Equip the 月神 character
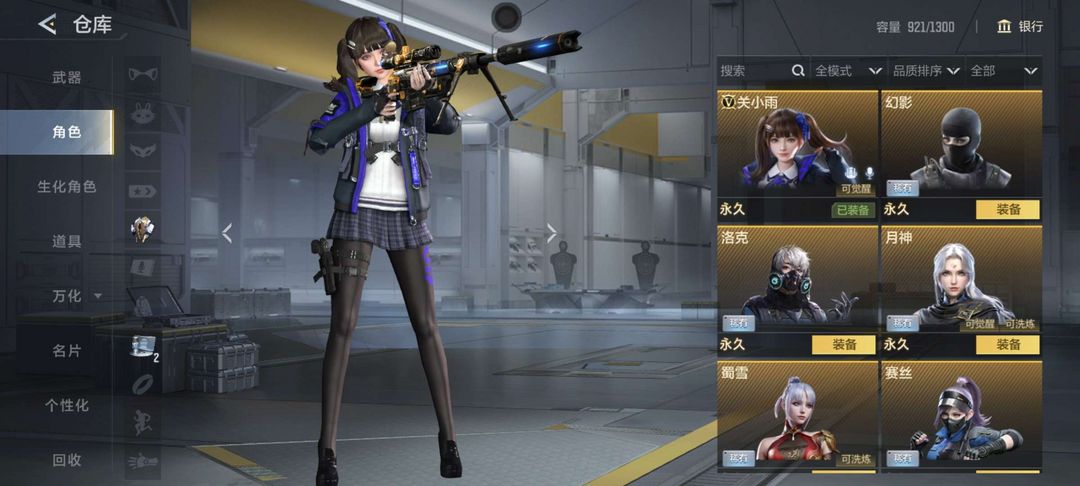1080x486 pixels. coord(1007,344)
